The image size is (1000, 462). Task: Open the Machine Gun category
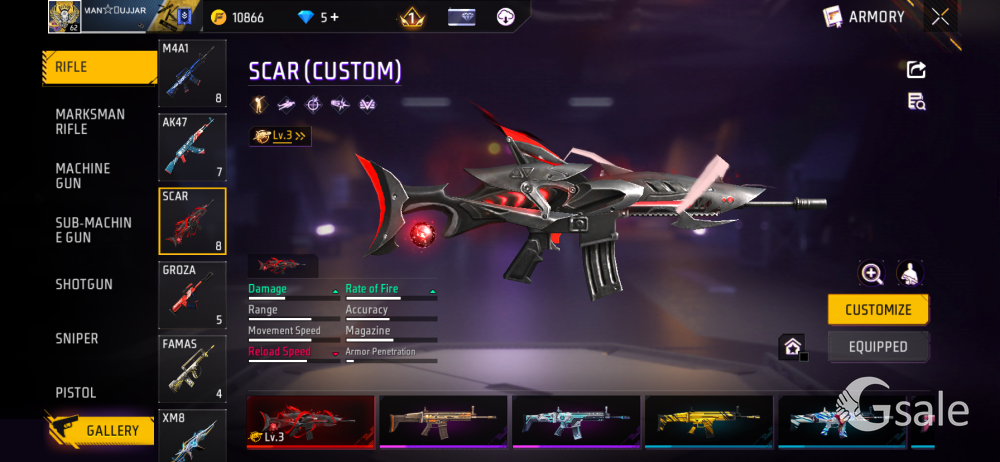[83, 176]
